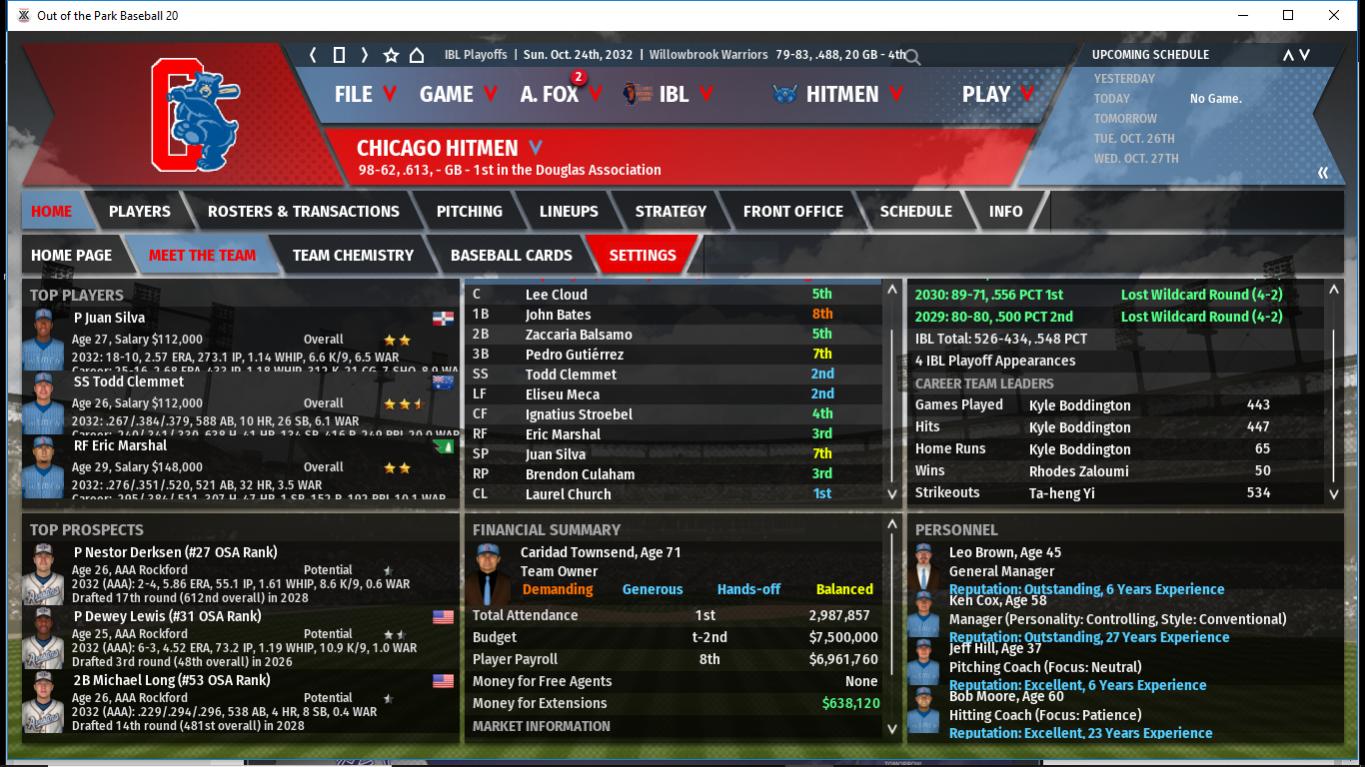Show the BASEBALL CARDS subtab

pyautogui.click(x=511, y=255)
